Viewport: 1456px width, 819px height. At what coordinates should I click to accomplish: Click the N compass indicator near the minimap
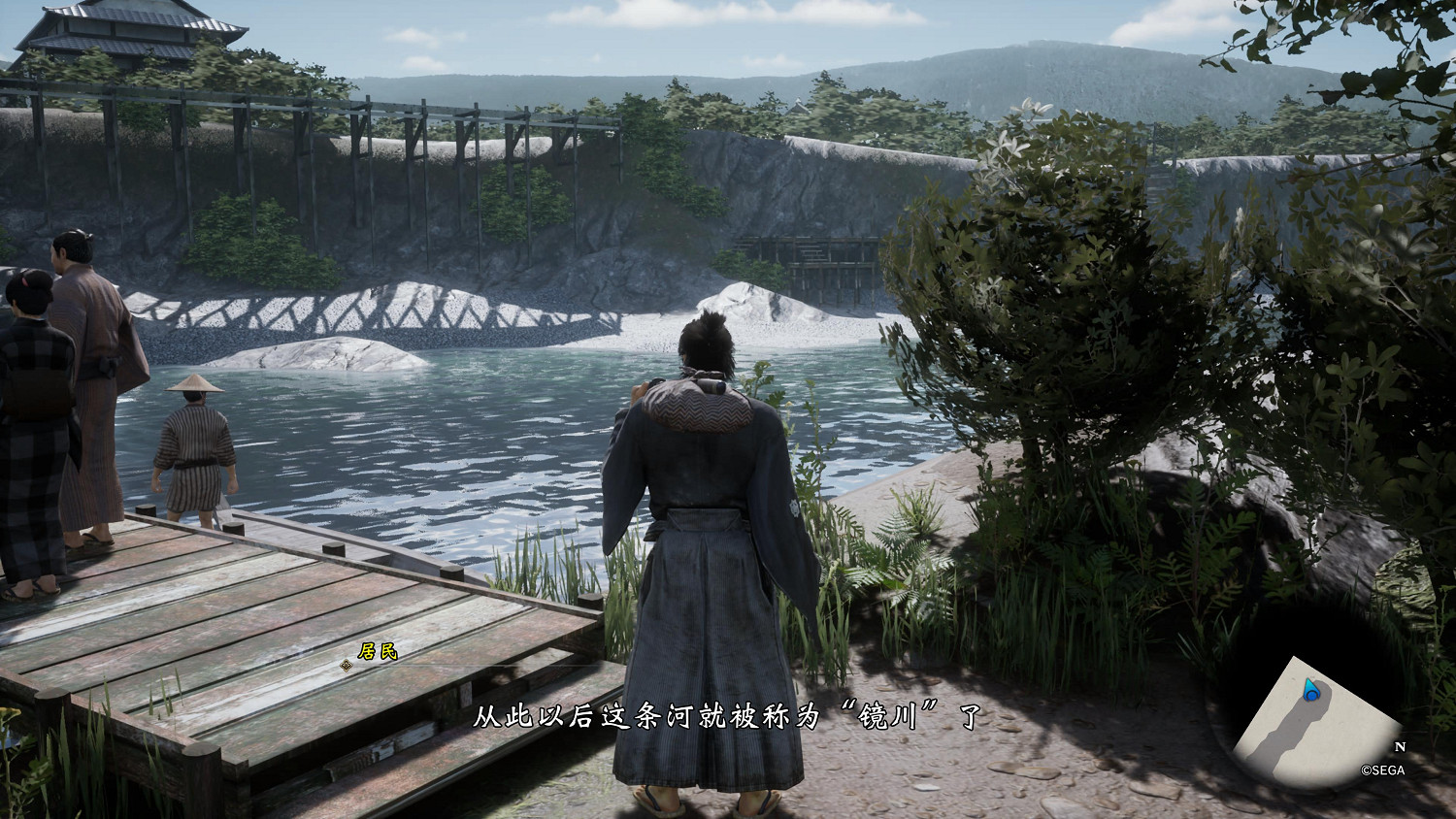(1398, 748)
